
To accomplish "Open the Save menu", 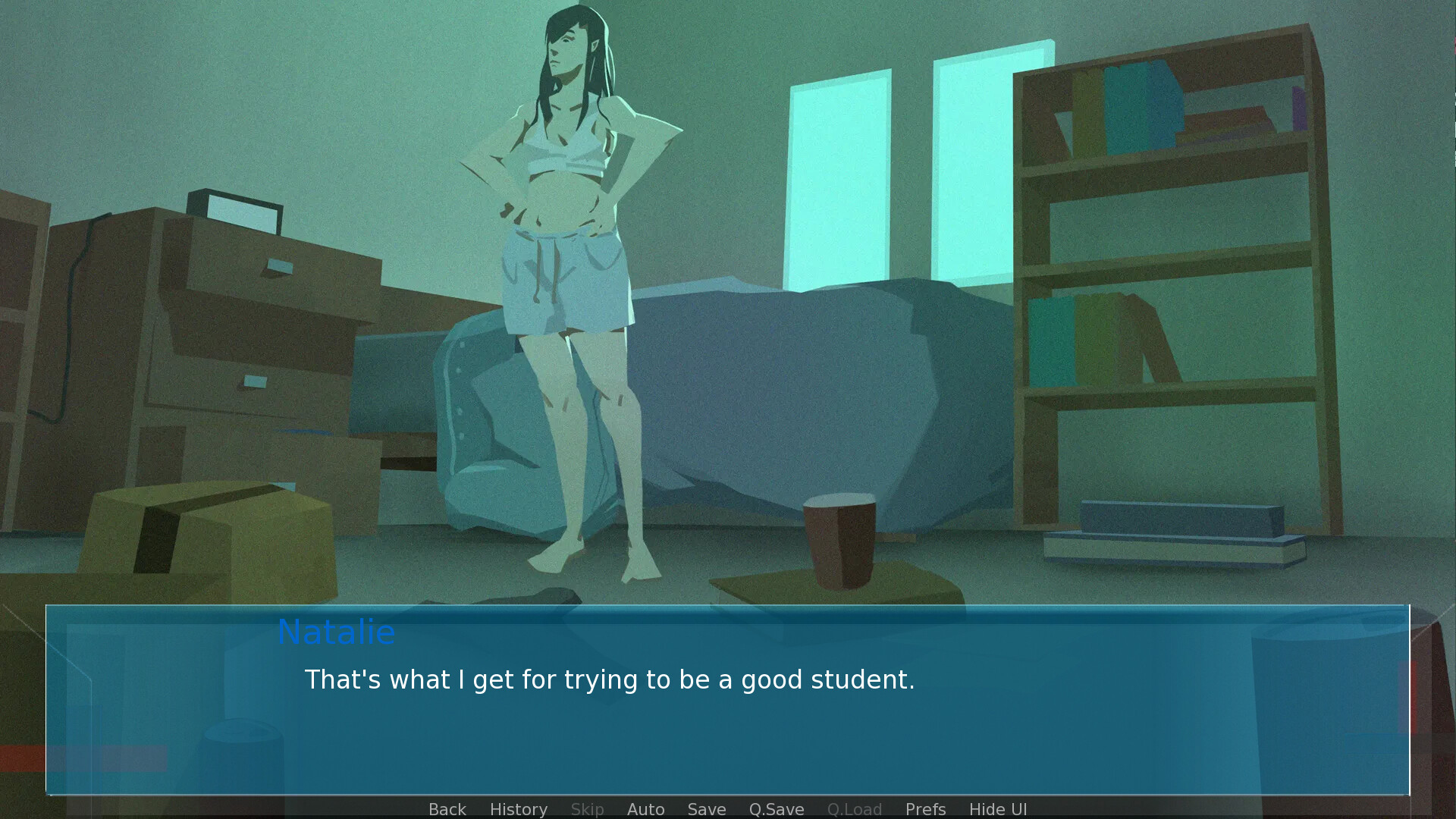I will 706,809.
